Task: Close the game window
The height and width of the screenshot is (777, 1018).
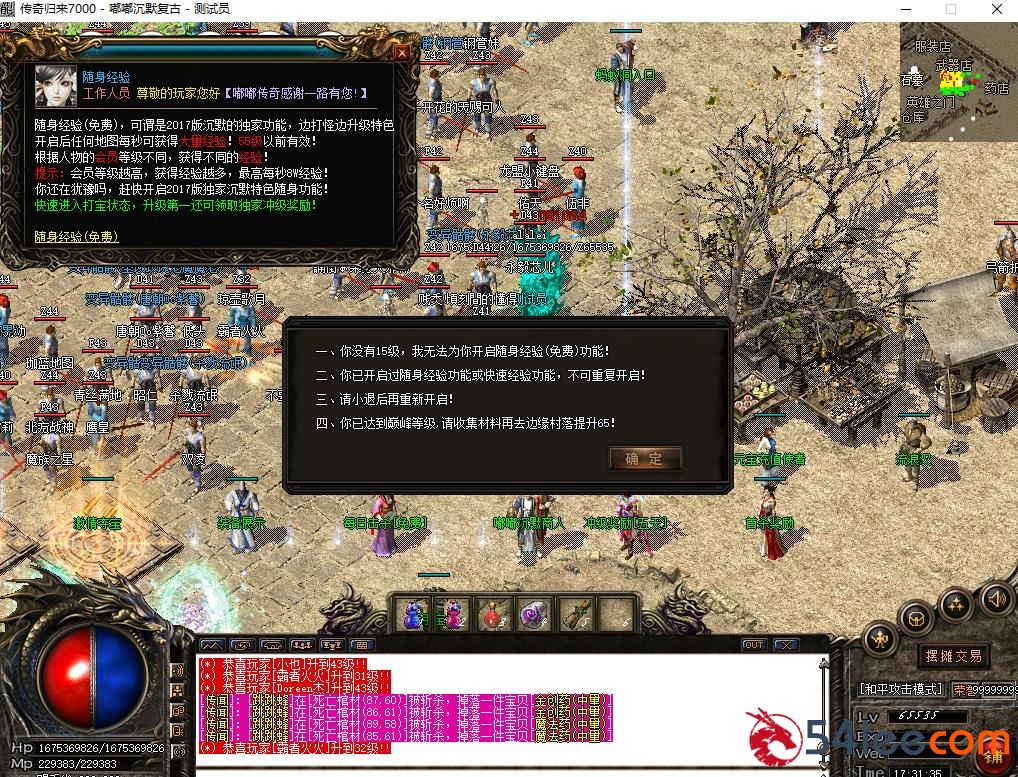Action: pos(995,9)
